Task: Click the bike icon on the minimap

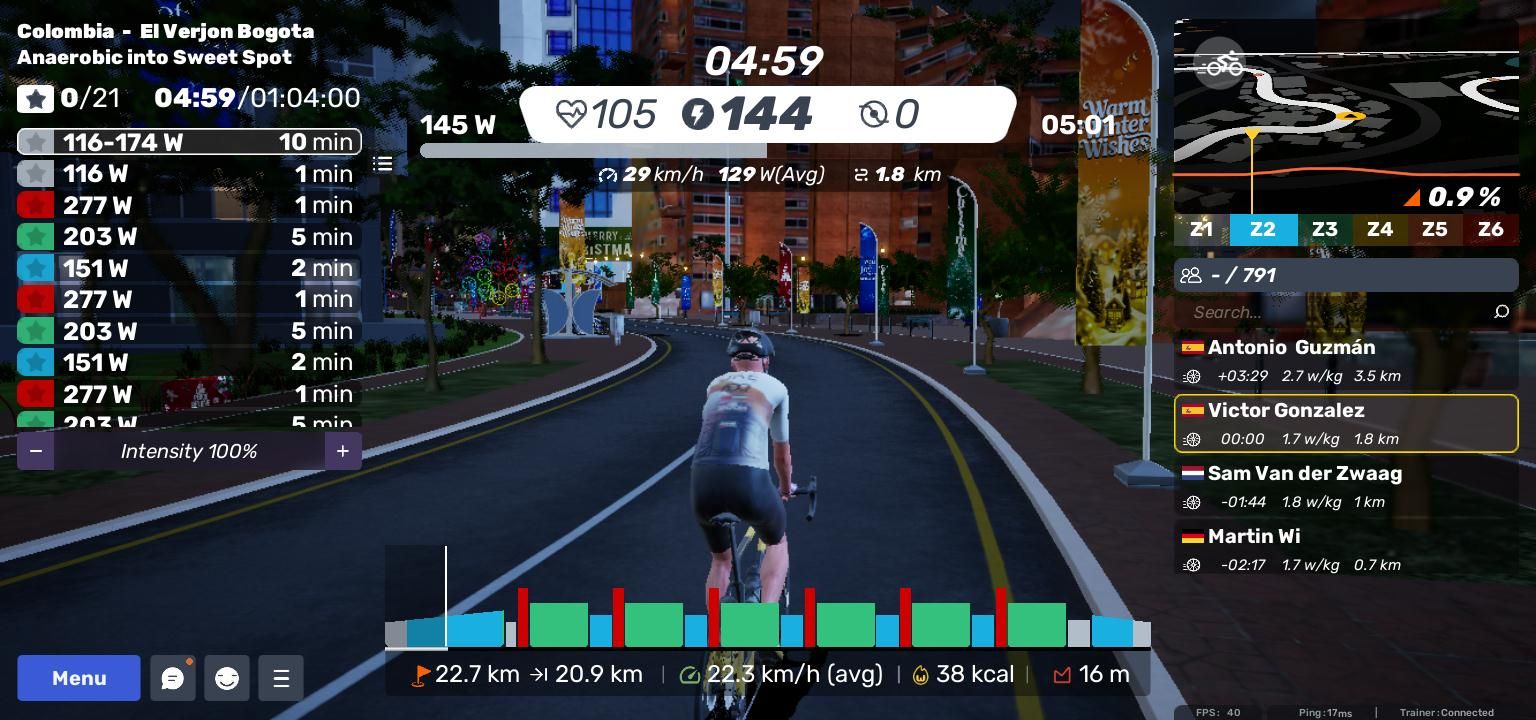Action: coord(1220,65)
